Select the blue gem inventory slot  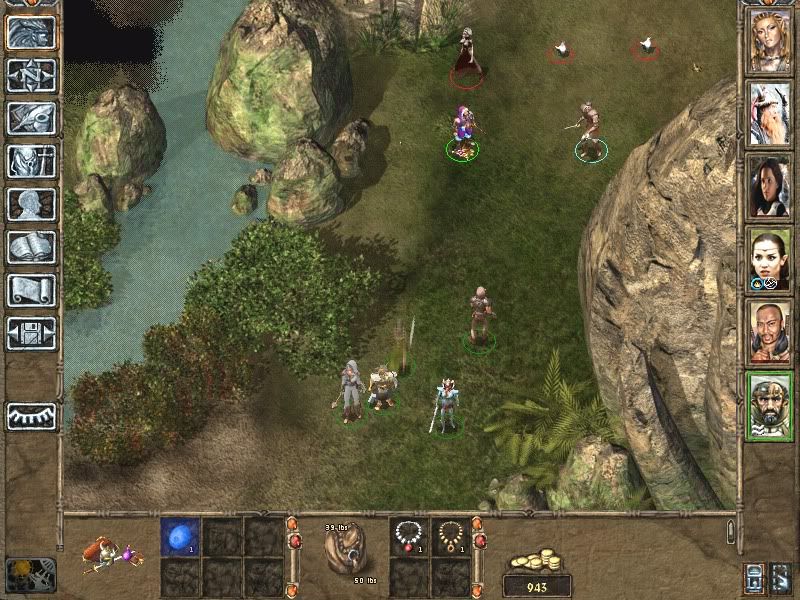pyautogui.click(x=180, y=537)
